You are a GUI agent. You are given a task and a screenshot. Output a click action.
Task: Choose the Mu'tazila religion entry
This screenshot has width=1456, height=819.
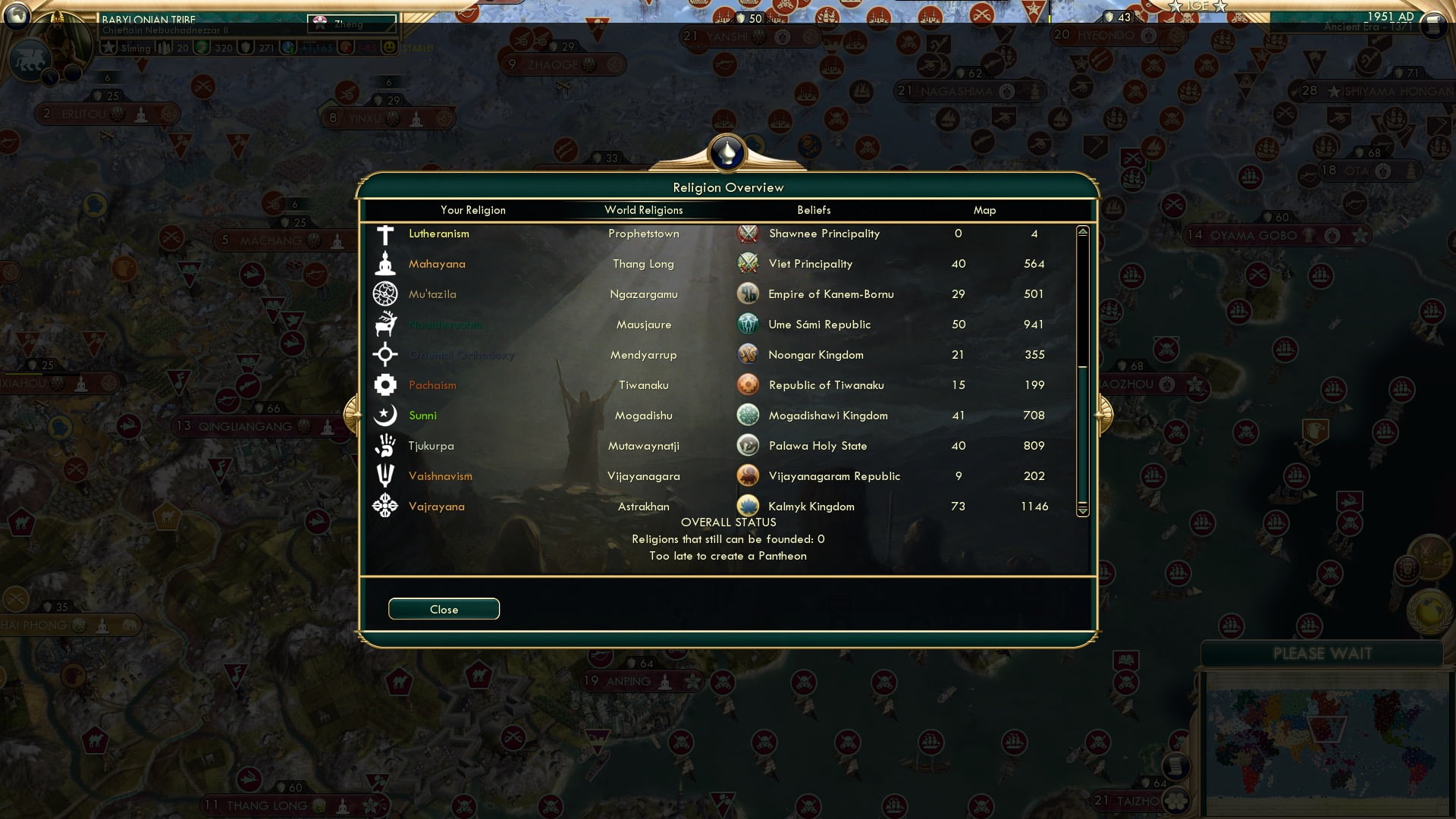[432, 294]
